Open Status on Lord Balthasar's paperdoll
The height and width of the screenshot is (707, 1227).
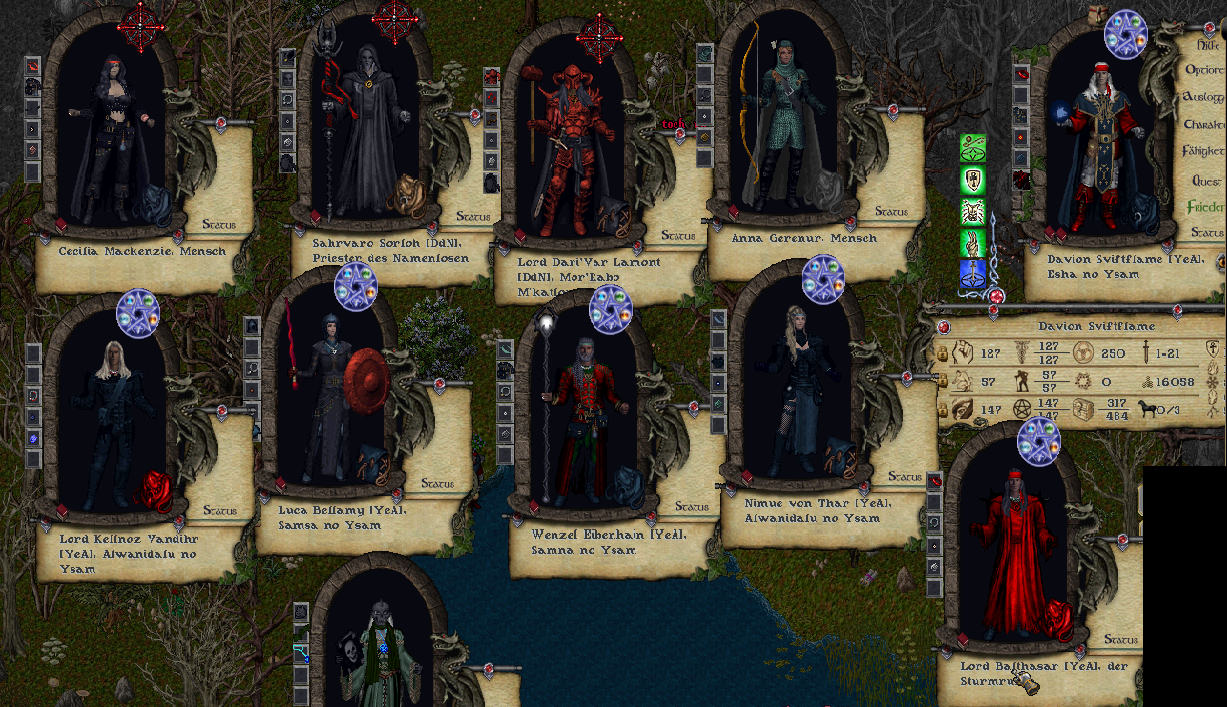1122,640
